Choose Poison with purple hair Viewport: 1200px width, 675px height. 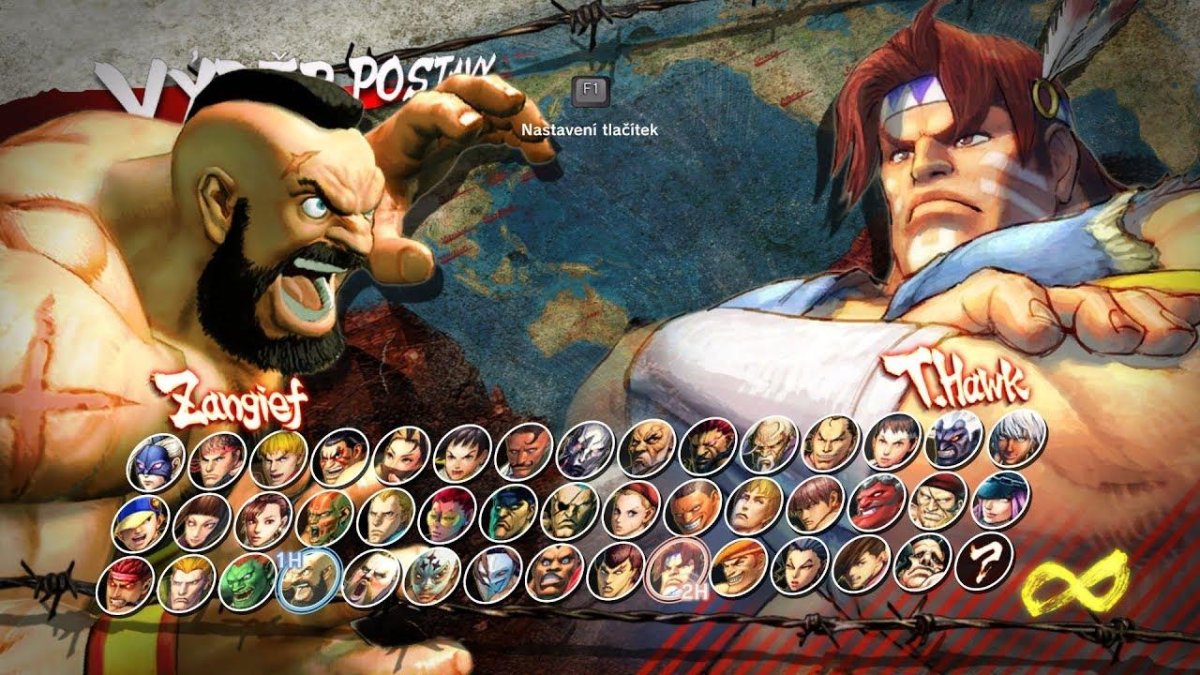[999, 500]
